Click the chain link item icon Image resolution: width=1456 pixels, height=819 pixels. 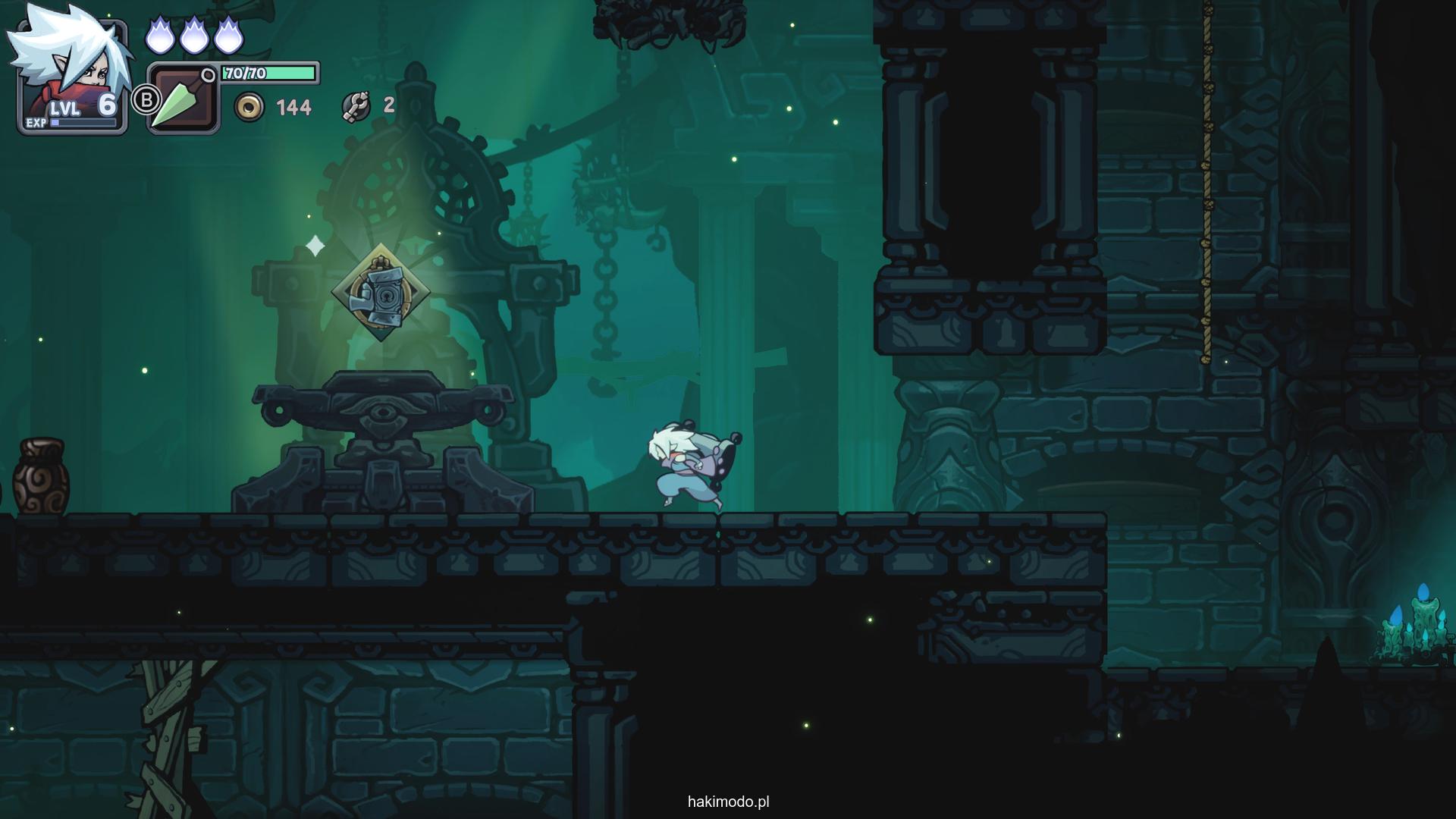pos(356,107)
